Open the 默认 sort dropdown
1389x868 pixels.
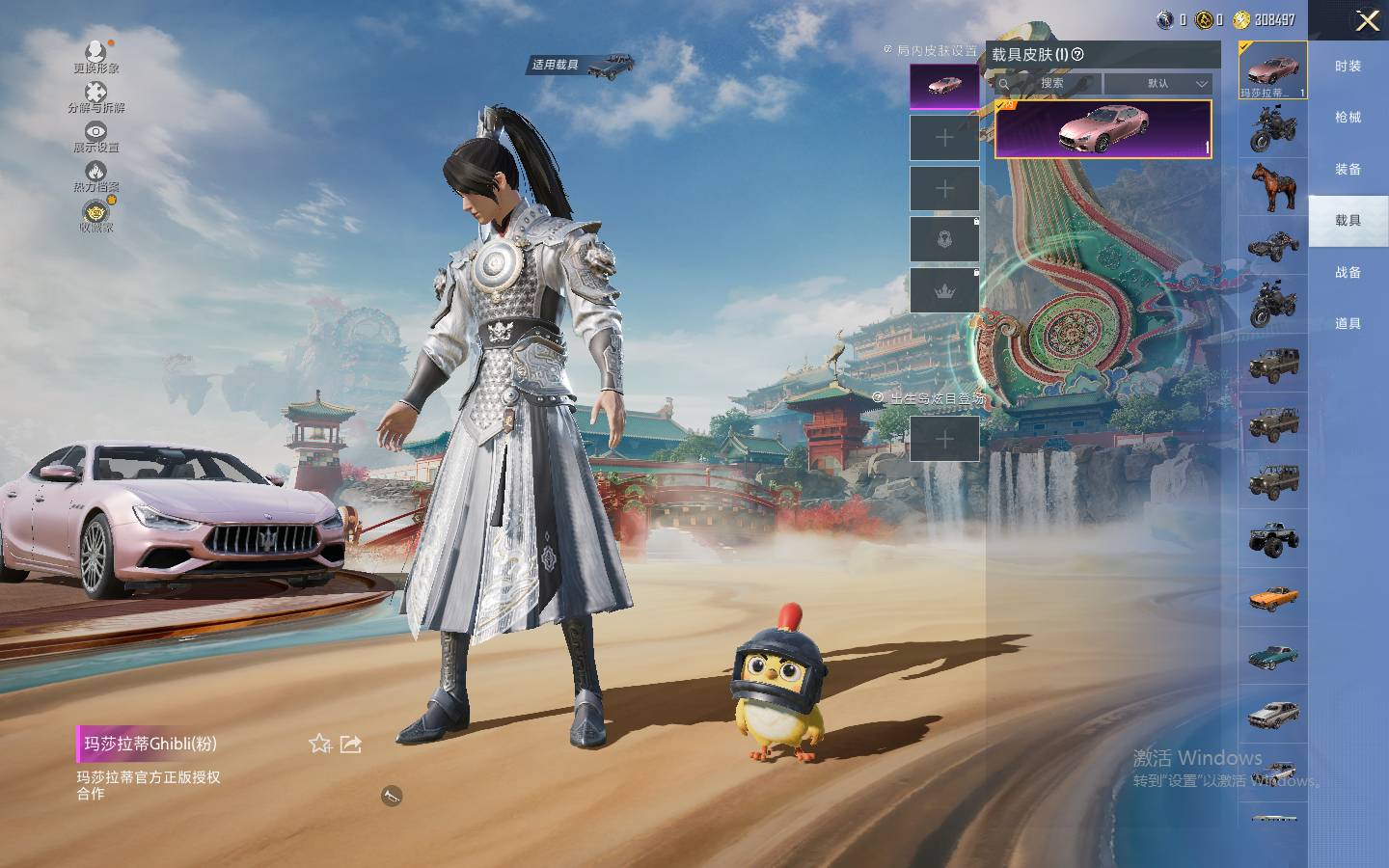pyautogui.click(x=1158, y=84)
